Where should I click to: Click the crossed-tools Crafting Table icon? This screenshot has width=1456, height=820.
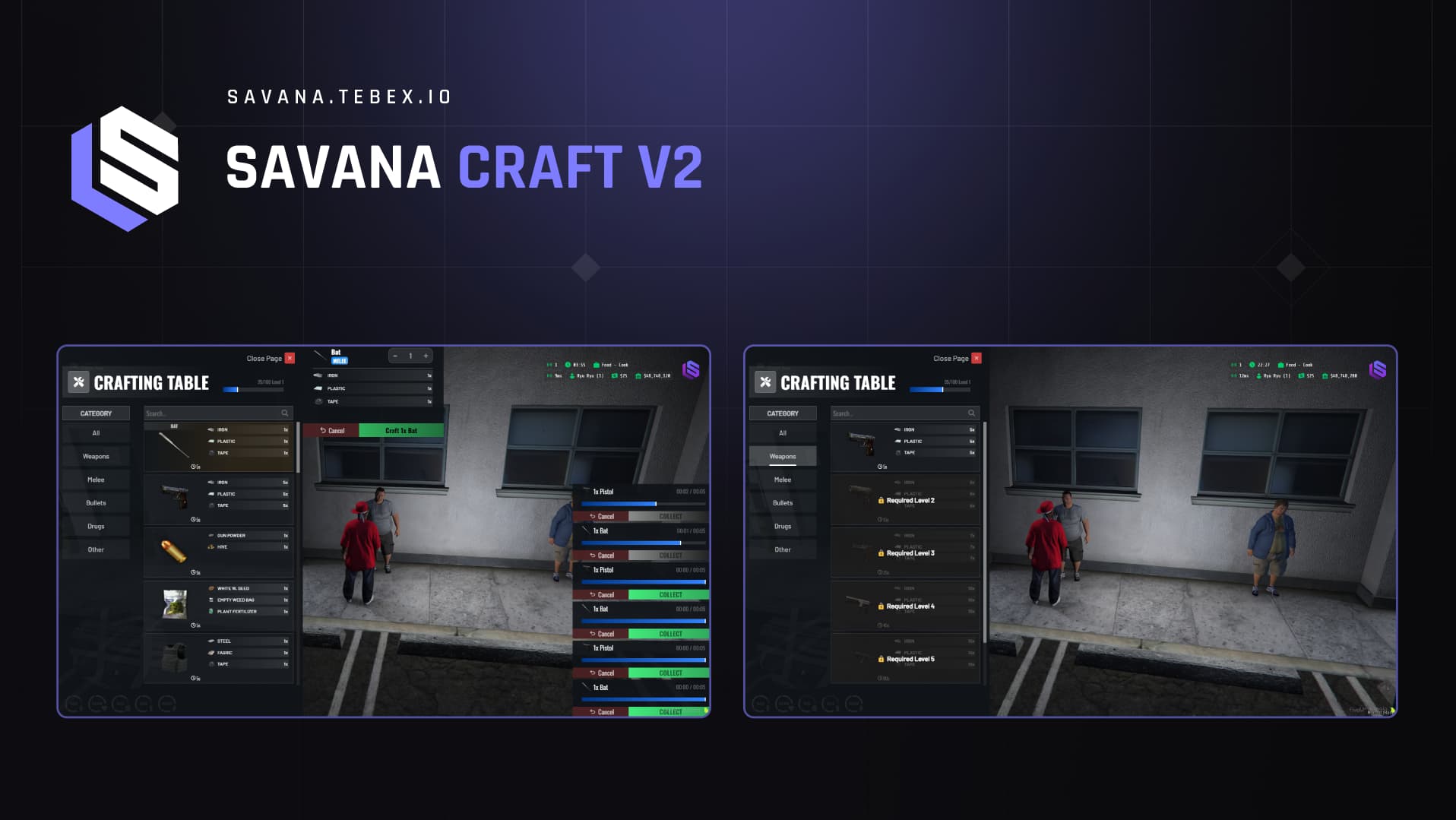point(78,382)
